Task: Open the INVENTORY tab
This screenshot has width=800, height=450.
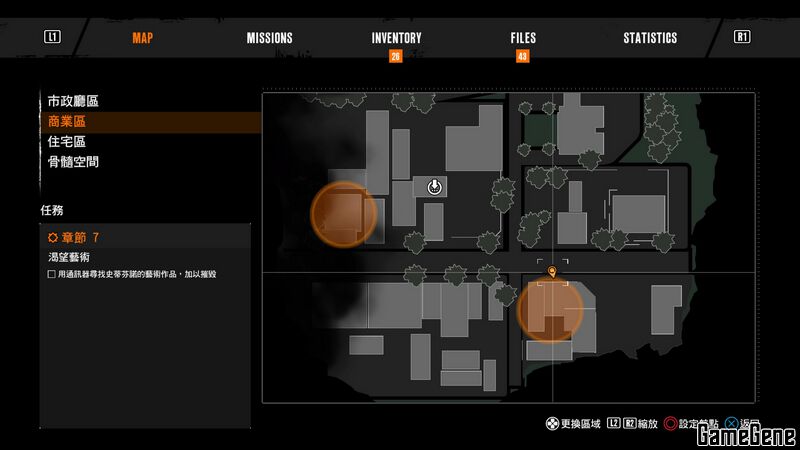Action: (396, 38)
